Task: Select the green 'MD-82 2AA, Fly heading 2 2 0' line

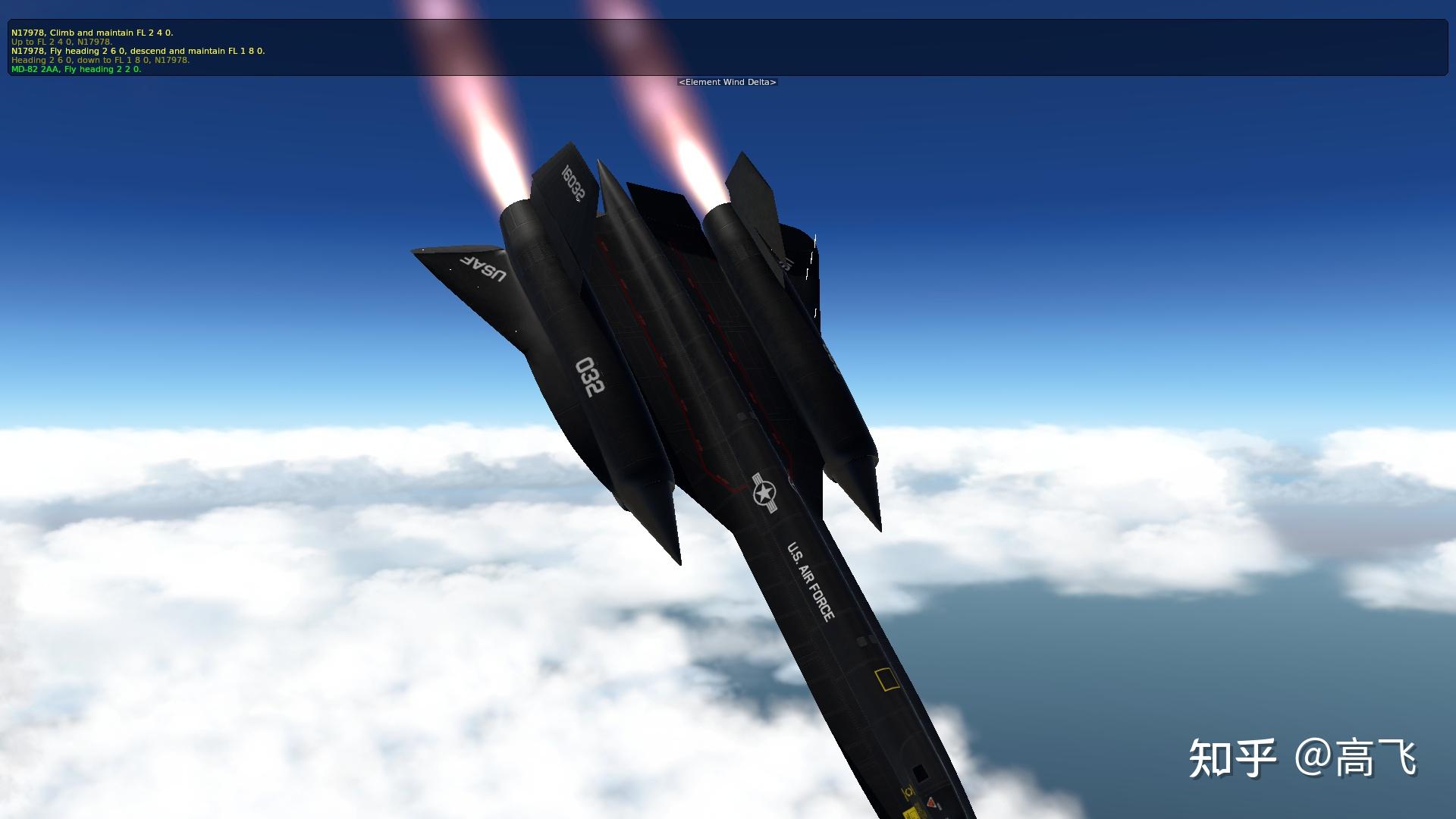Action: point(75,69)
